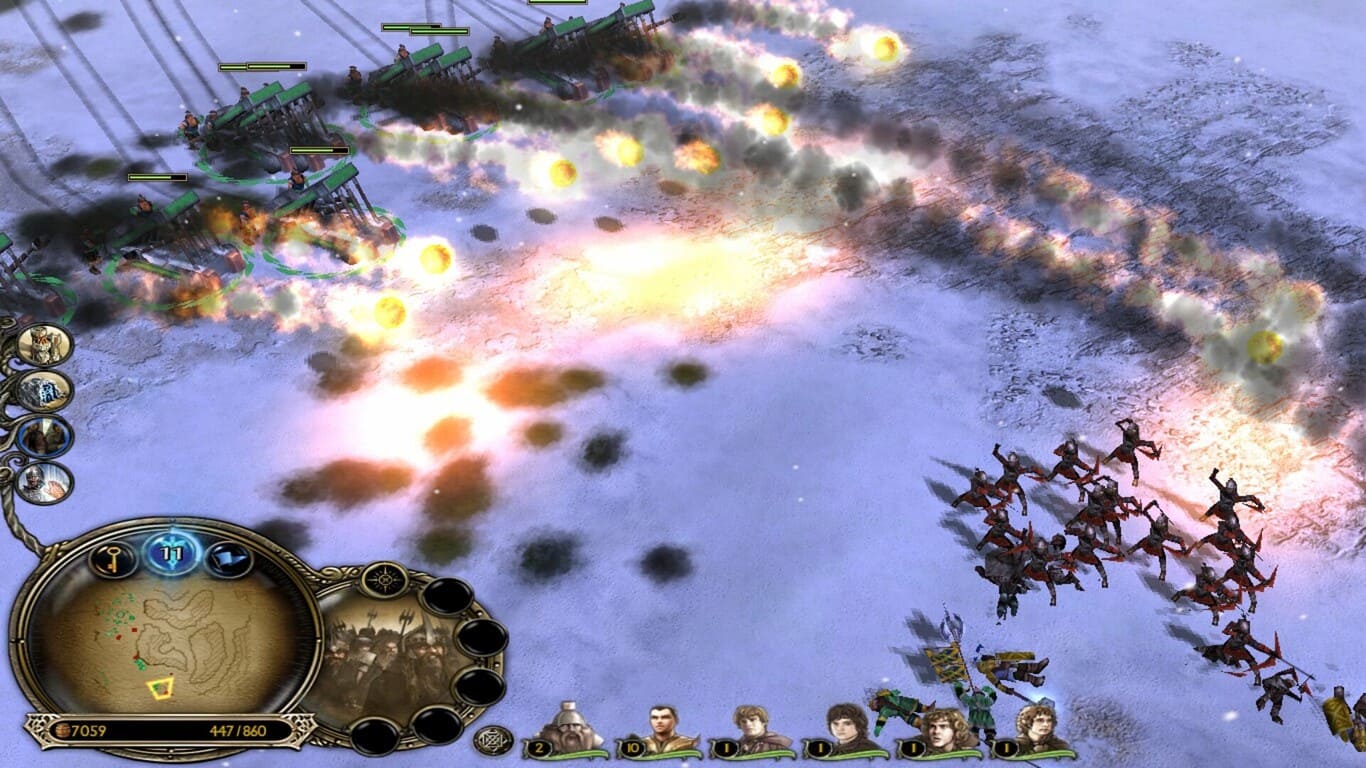The height and width of the screenshot is (768, 1366).
Task: Click the compass star button above unit portrait
Action: [x=383, y=579]
